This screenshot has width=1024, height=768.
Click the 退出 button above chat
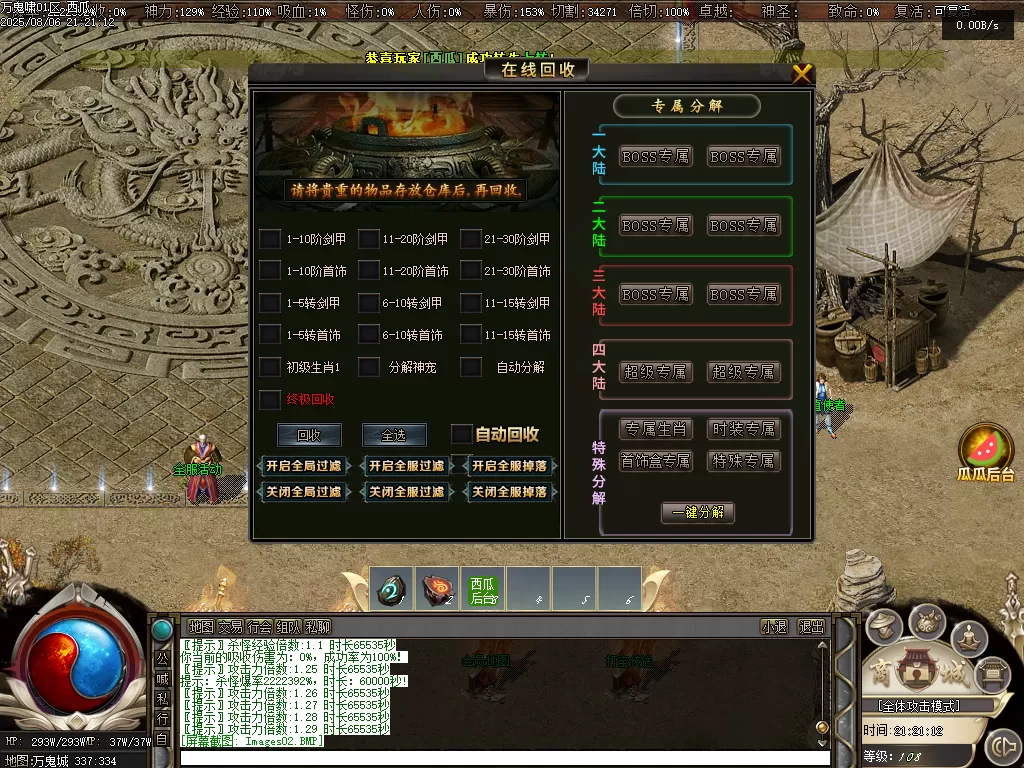click(x=811, y=627)
